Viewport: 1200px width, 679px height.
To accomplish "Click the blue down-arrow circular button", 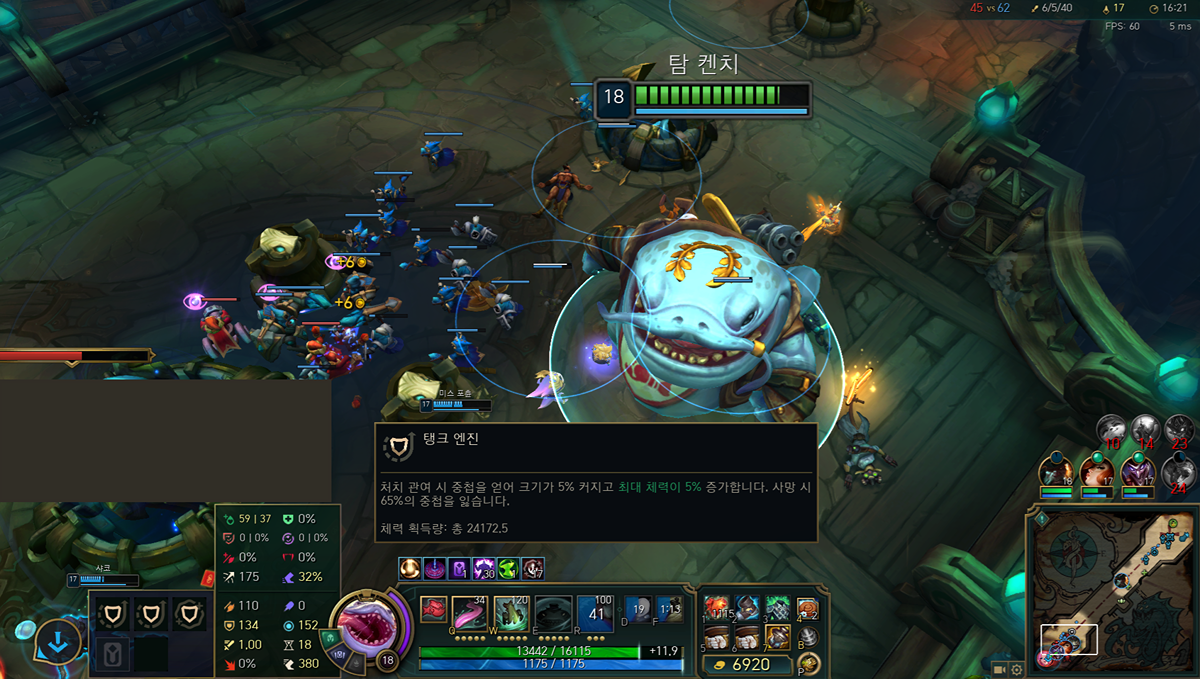I will [59, 642].
